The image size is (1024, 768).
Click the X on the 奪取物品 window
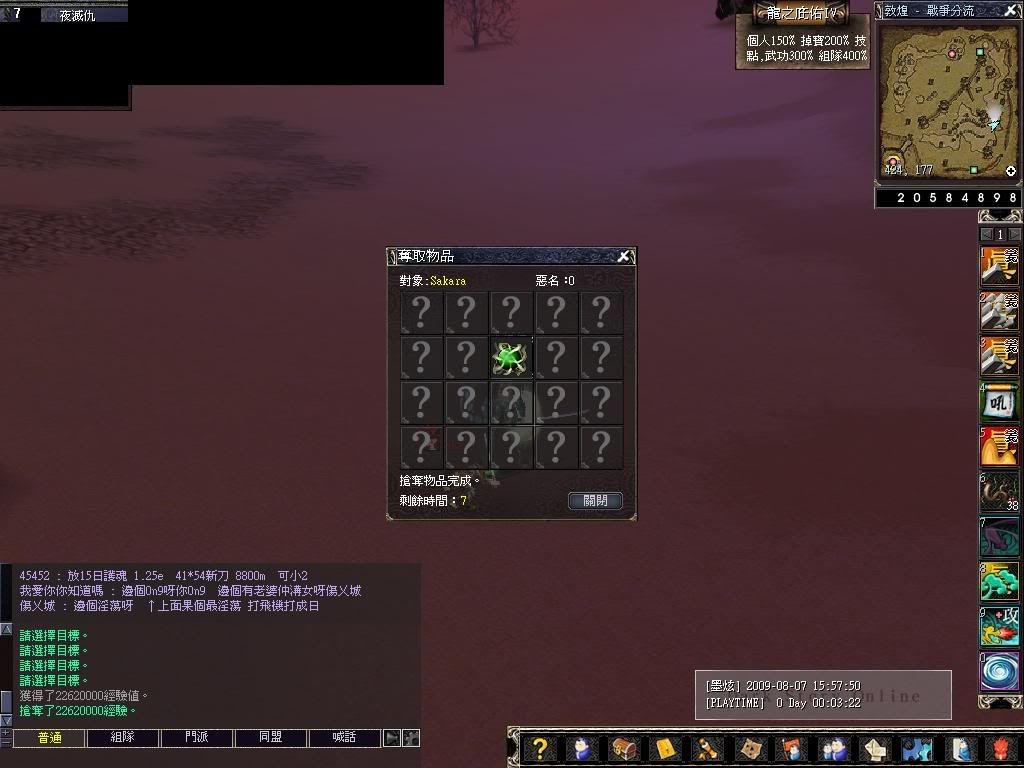623,257
